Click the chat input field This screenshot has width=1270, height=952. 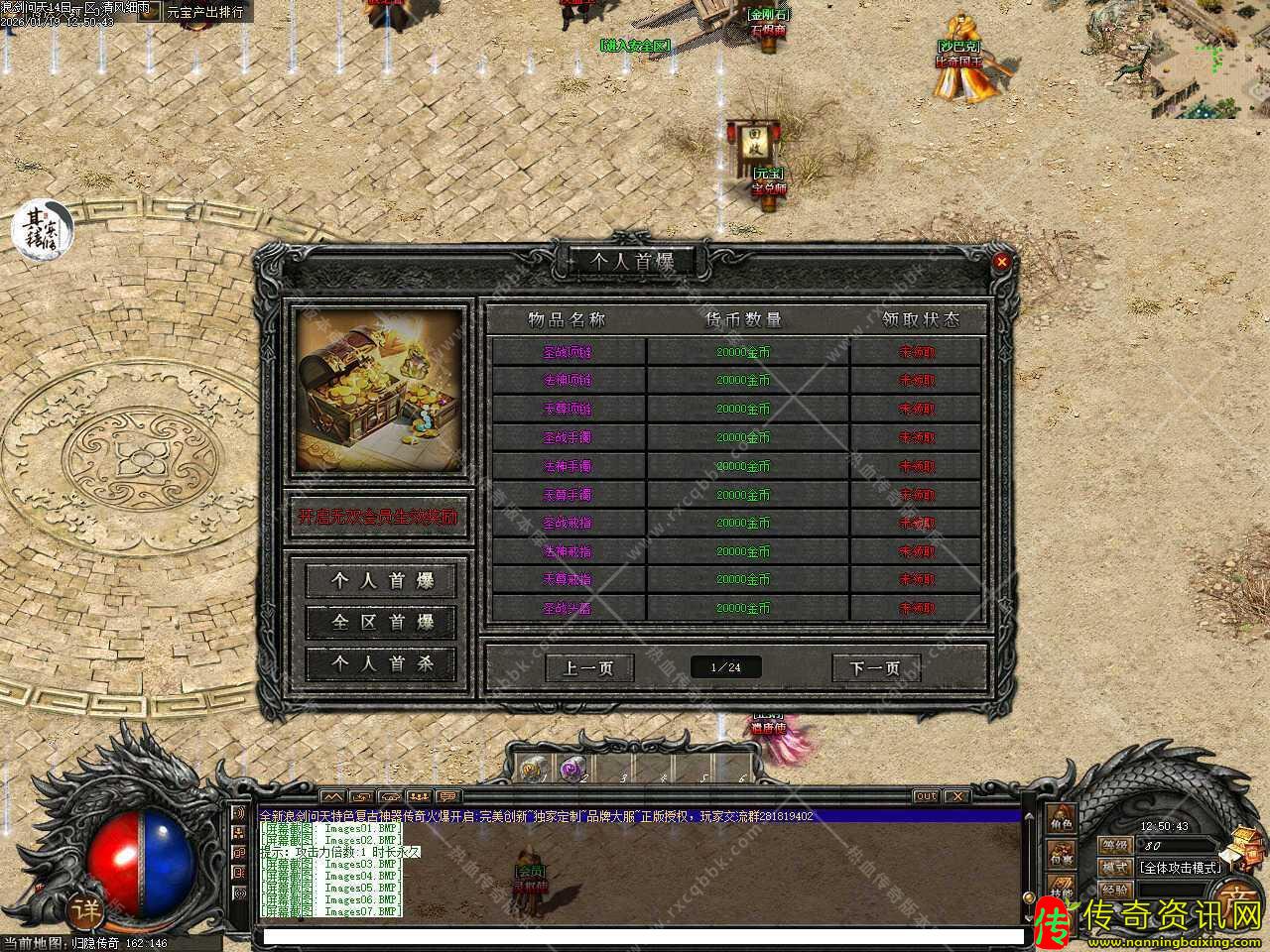(x=640, y=936)
